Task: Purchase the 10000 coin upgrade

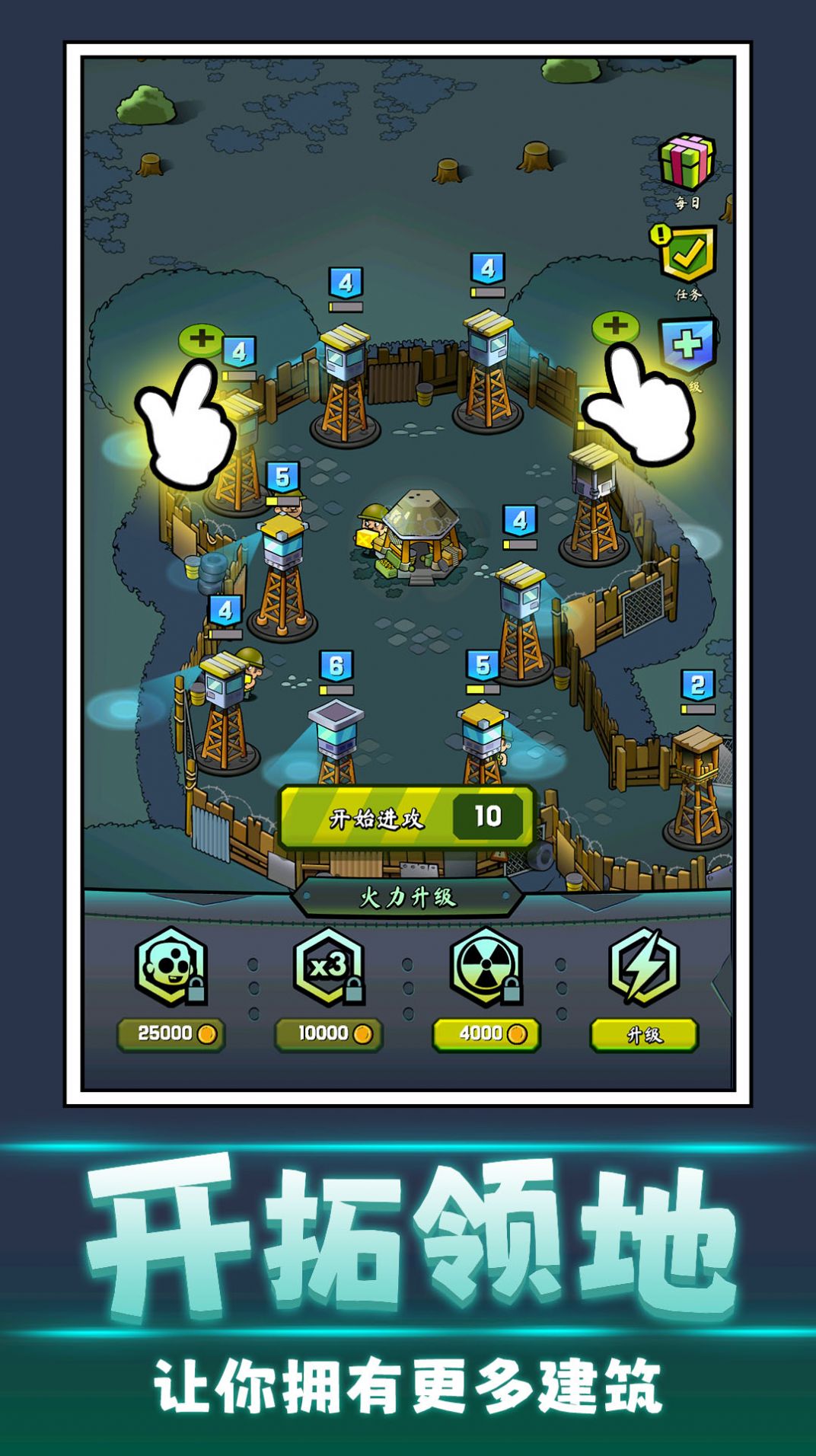Action: pyautogui.click(x=329, y=1034)
